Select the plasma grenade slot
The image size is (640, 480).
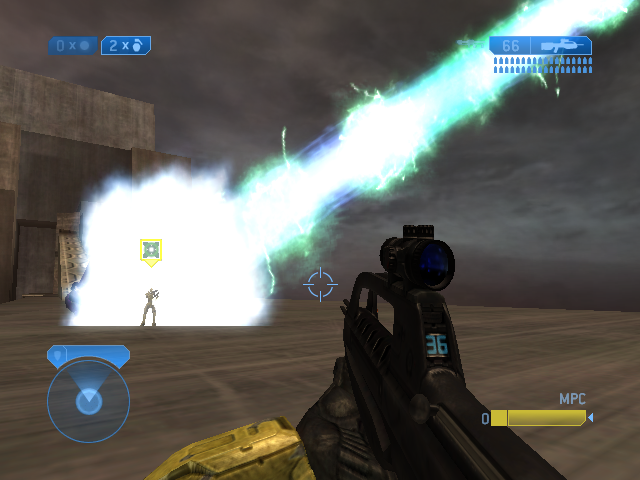[72, 45]
